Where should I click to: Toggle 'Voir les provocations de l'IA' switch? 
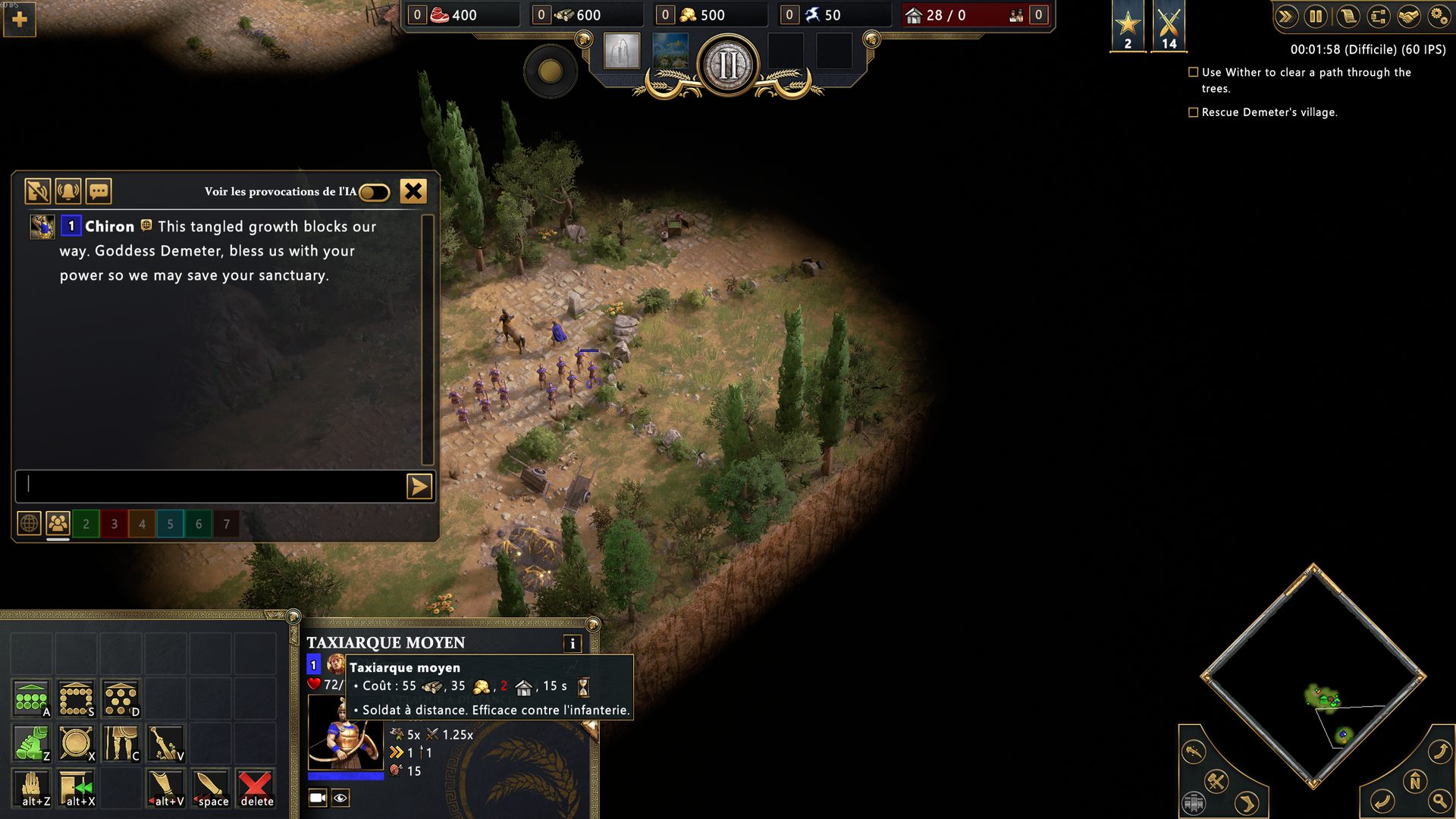(374, 192)
